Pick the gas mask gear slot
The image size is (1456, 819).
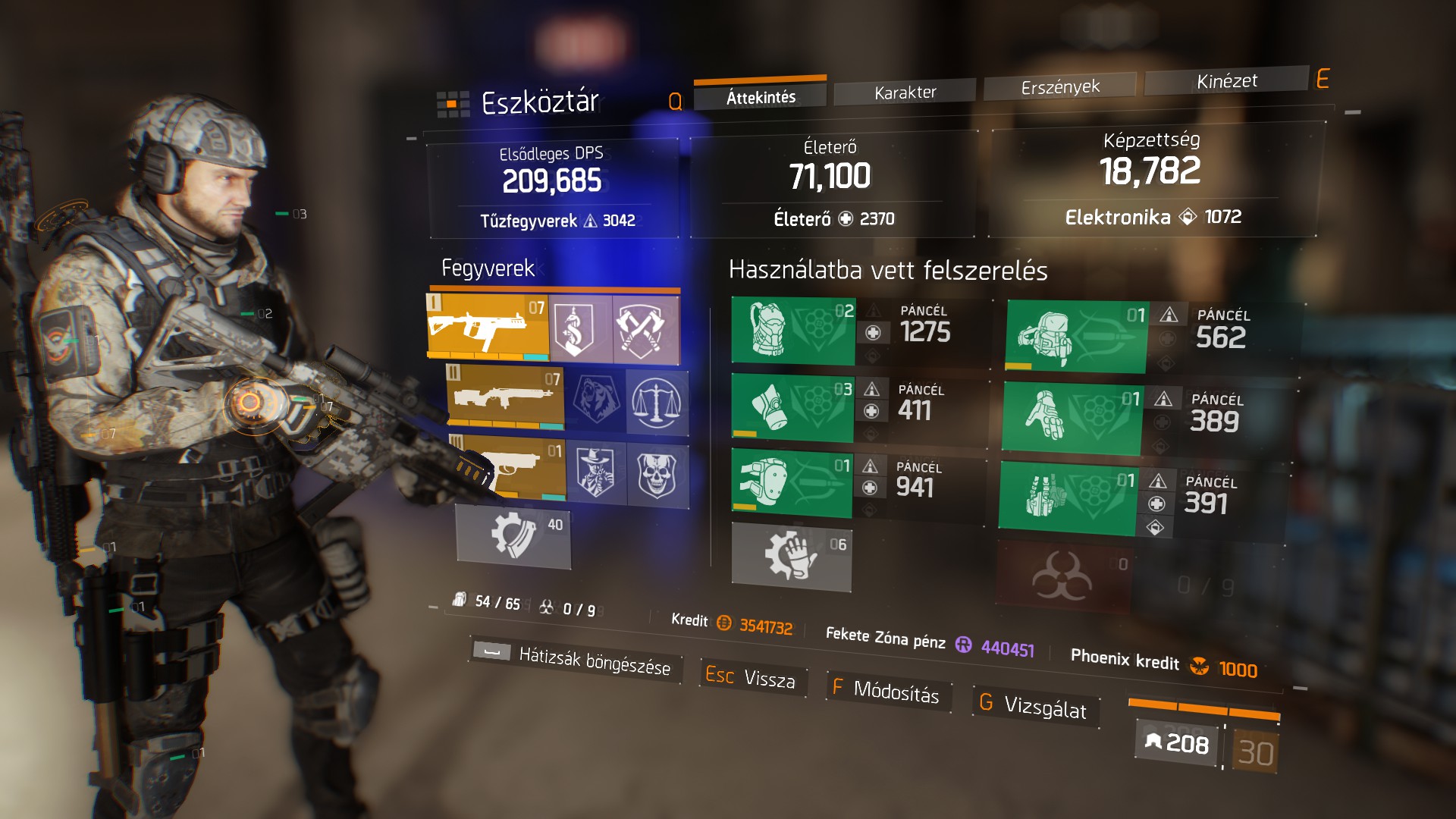tap(792, 407)
